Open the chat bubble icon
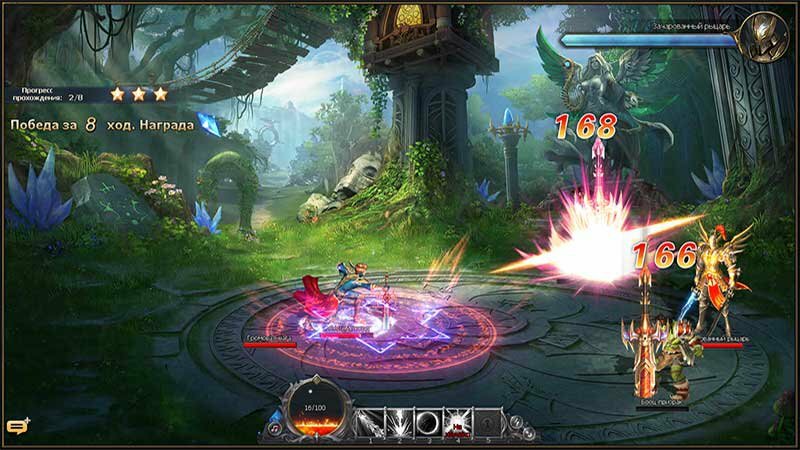The width and height of the screenshot is (800, 450). point(17,427)
